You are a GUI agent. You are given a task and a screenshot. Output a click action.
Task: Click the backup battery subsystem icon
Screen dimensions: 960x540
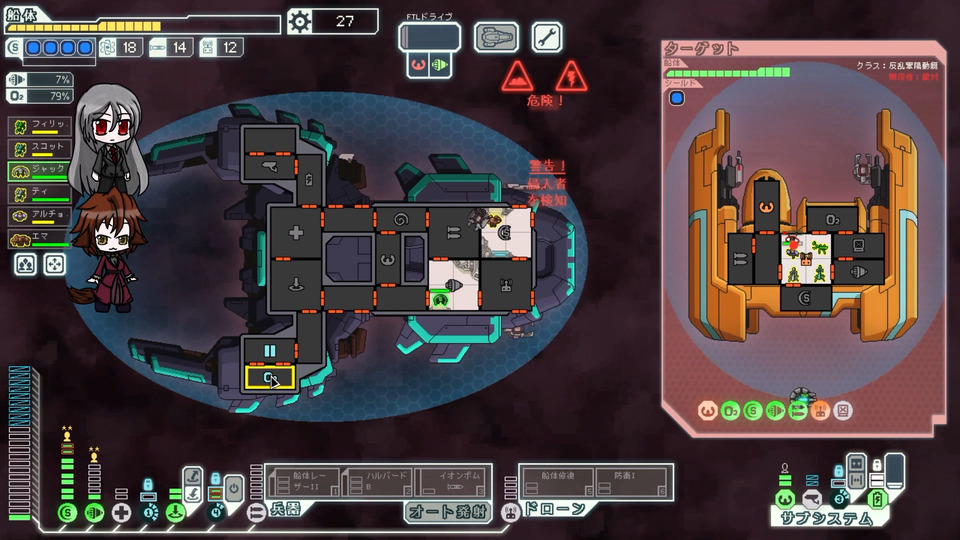tap(875, 498)
